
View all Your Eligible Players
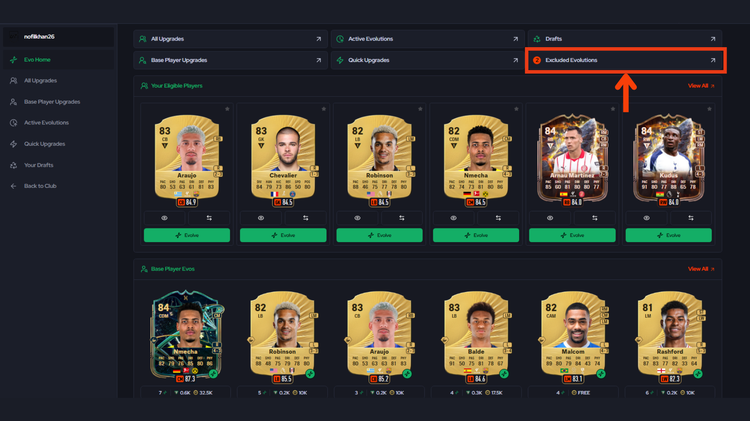pos(698,86)
